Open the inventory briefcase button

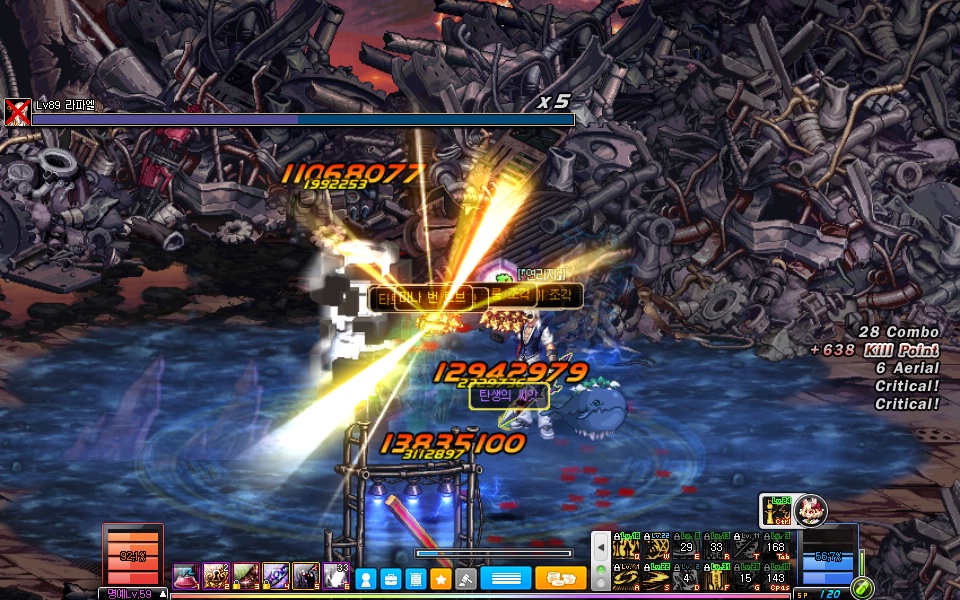click(x=391, y=578)
